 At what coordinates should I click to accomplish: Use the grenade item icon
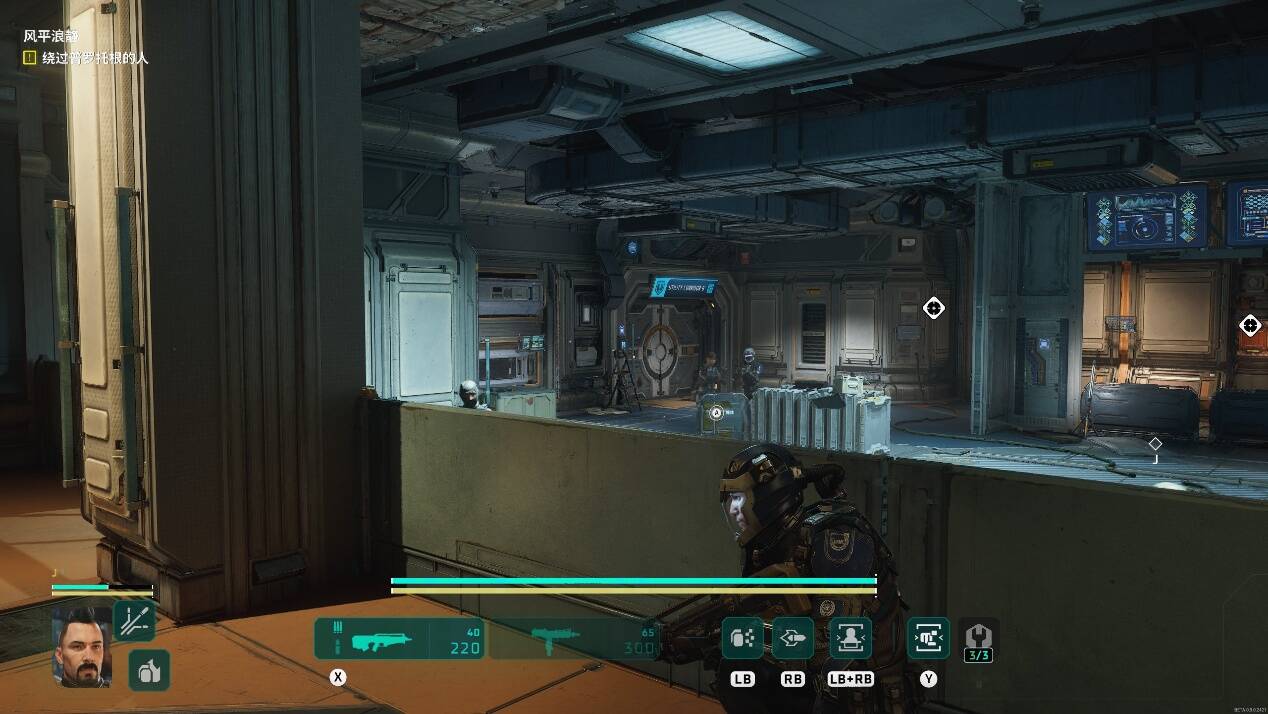point(149,670)
